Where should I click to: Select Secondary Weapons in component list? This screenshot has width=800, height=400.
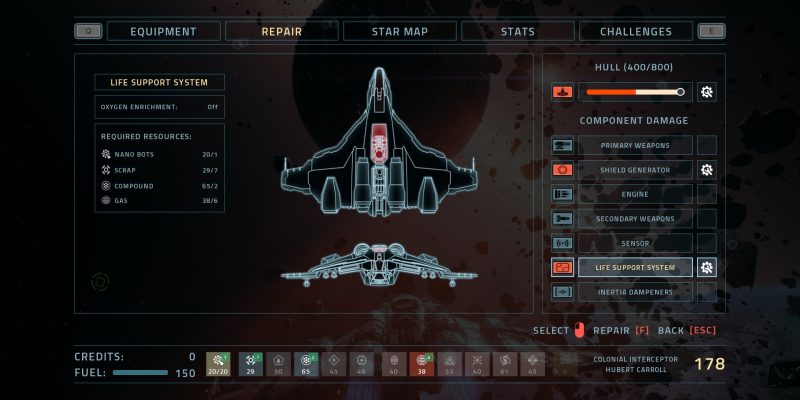(x=635, y=219)
